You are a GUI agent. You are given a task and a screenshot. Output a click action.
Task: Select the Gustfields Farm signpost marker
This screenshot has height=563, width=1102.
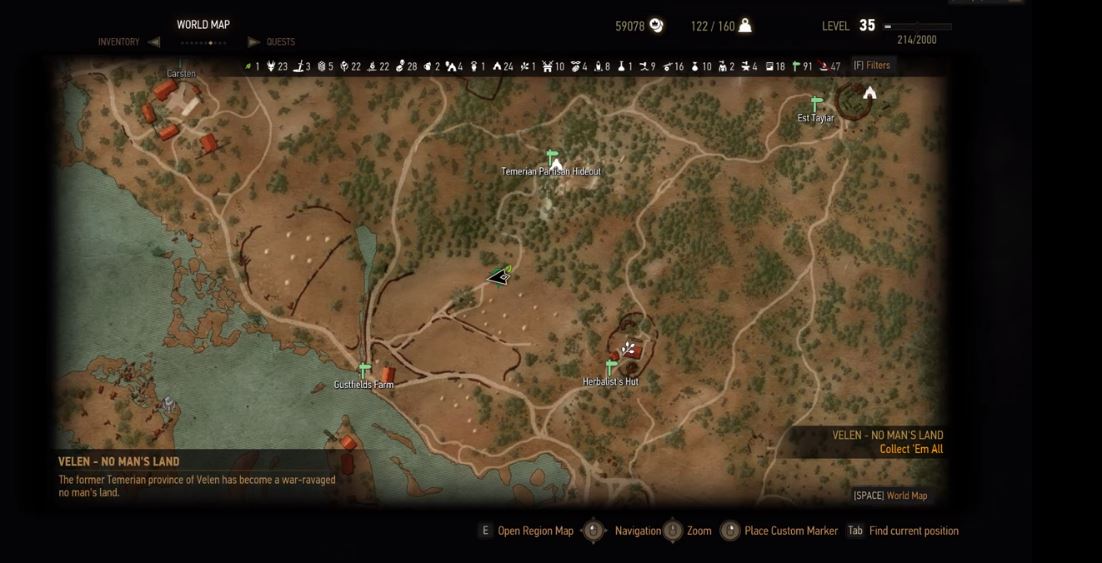(365, 371)
